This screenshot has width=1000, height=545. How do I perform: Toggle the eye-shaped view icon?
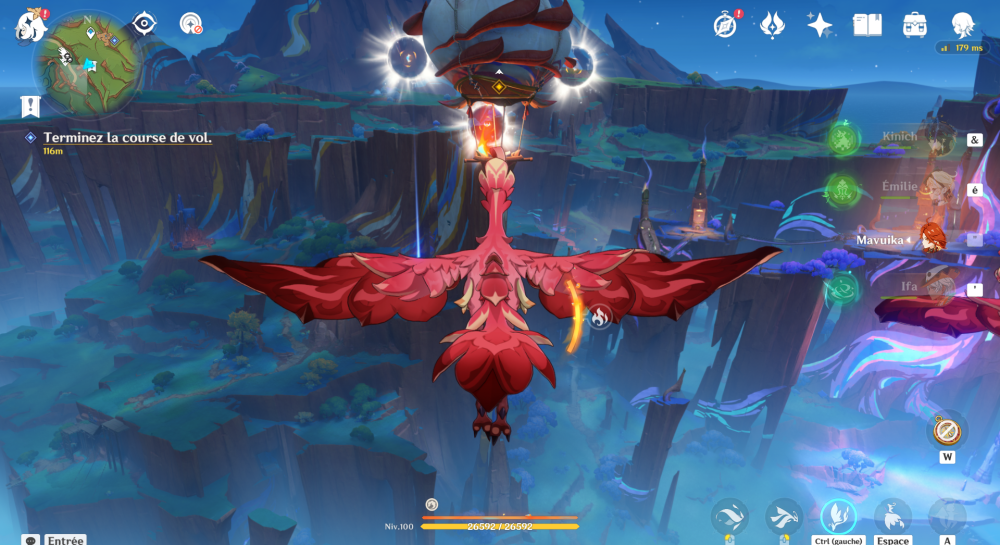click(144, 22)
